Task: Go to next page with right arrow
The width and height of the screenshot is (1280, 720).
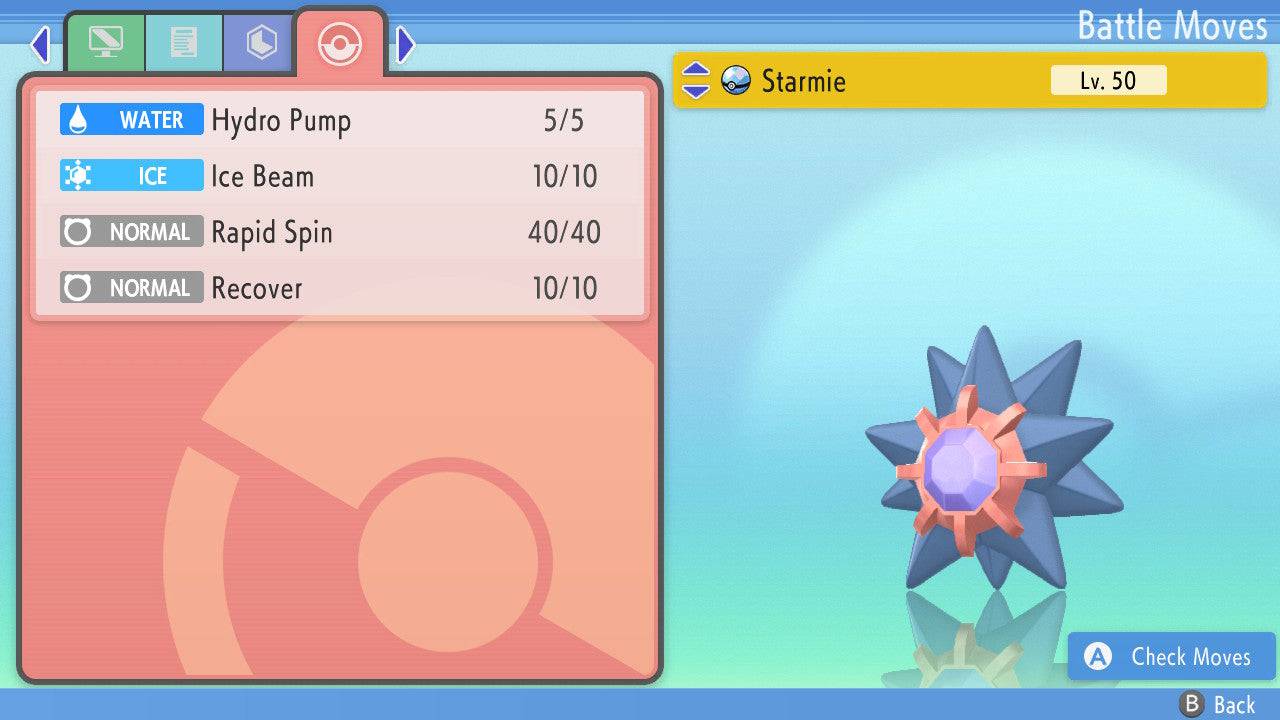Action: (x=406, y=44)
